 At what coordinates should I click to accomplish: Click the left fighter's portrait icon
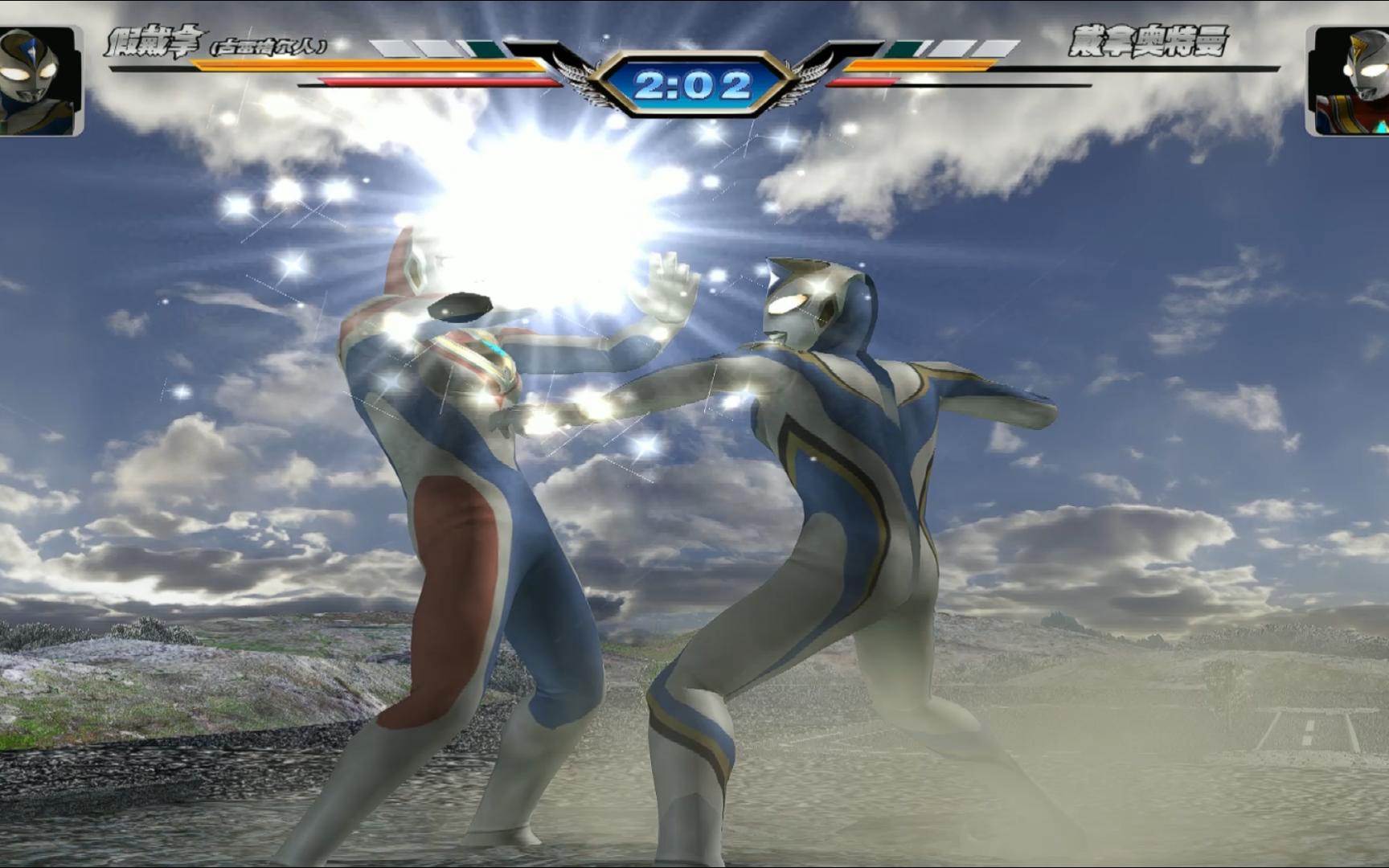click(39, 80)
